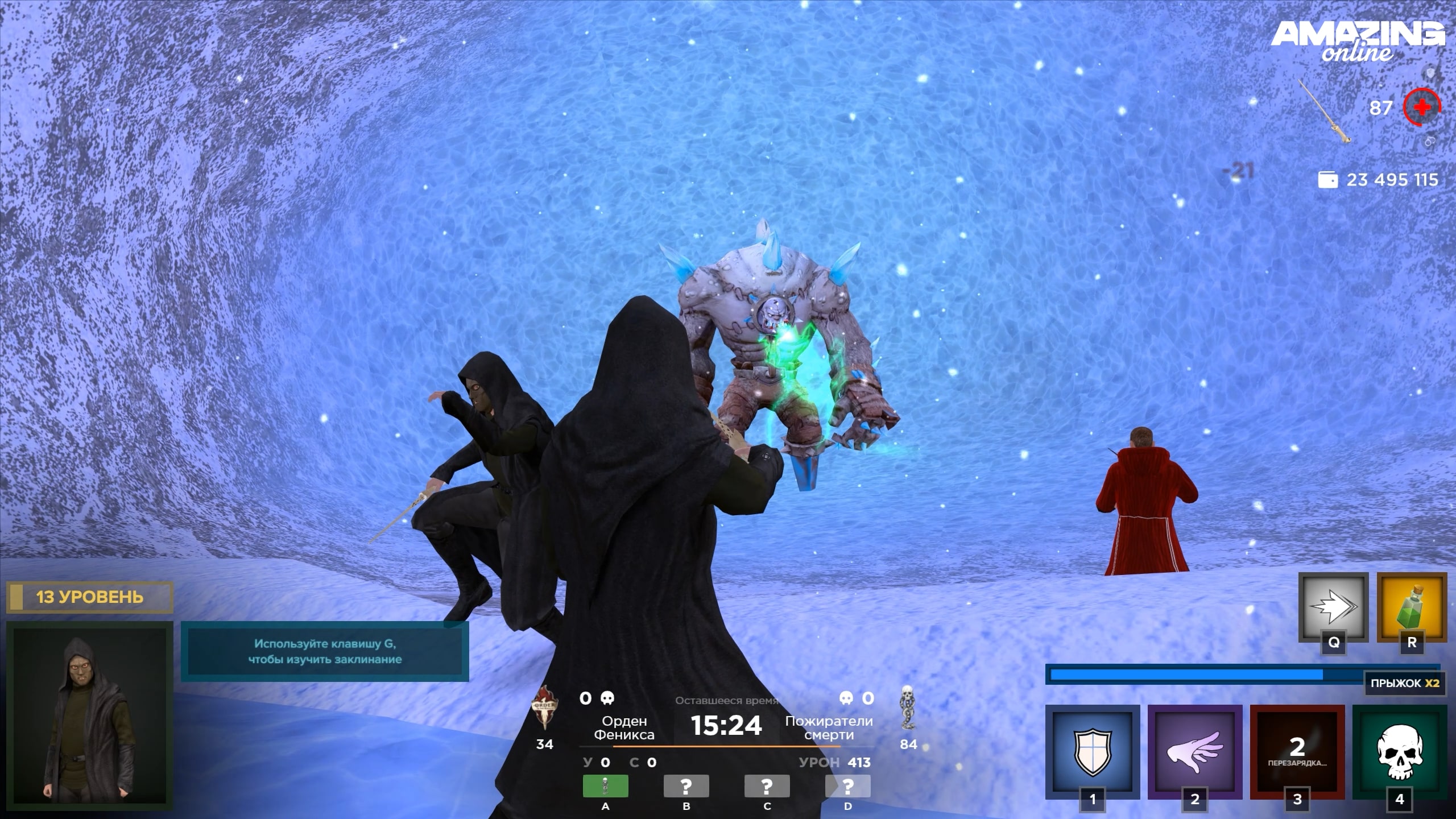The image size is (1456, 819).
Task: Choose control point B marker
Action: tap(686, 786)
